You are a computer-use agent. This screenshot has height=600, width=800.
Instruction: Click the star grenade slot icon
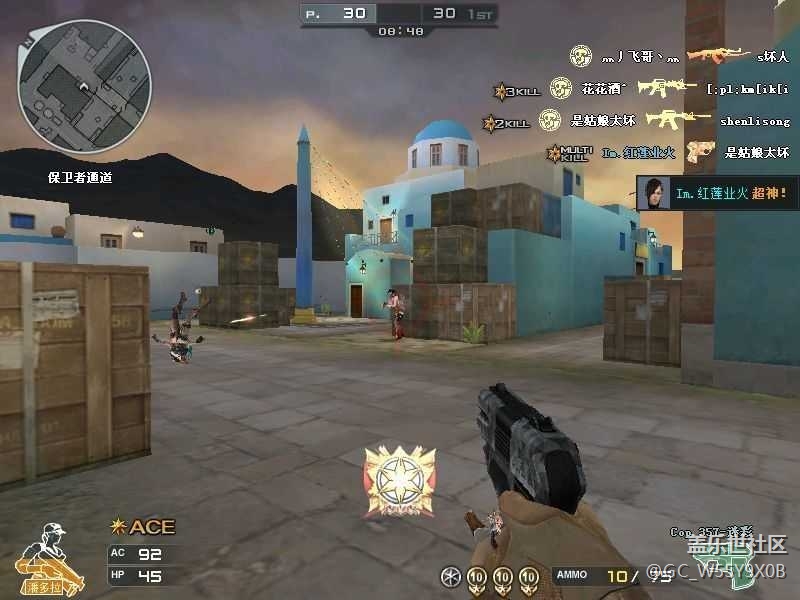click(x=451, y=577)
